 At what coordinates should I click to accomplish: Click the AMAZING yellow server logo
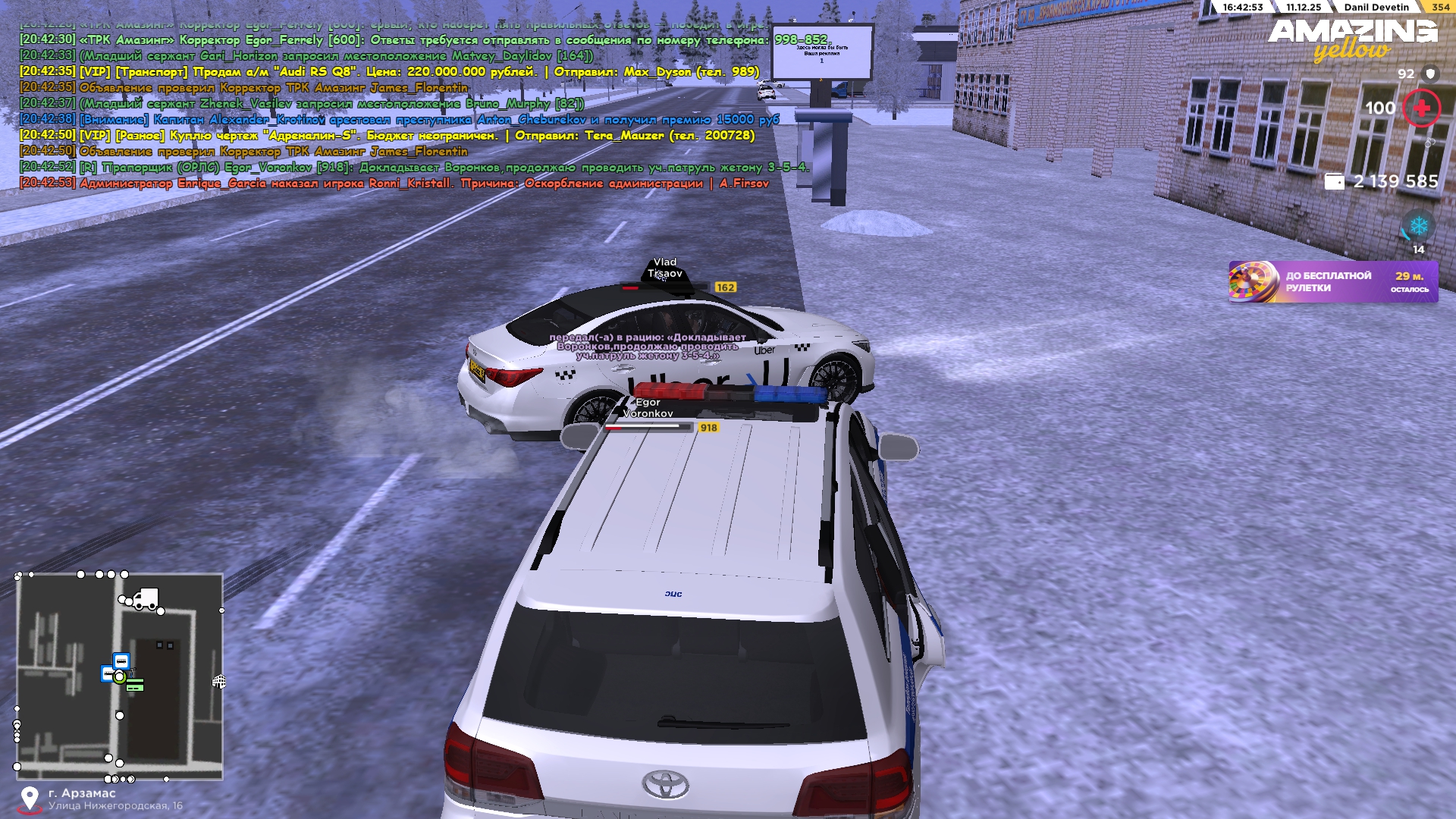(1352, 39)
